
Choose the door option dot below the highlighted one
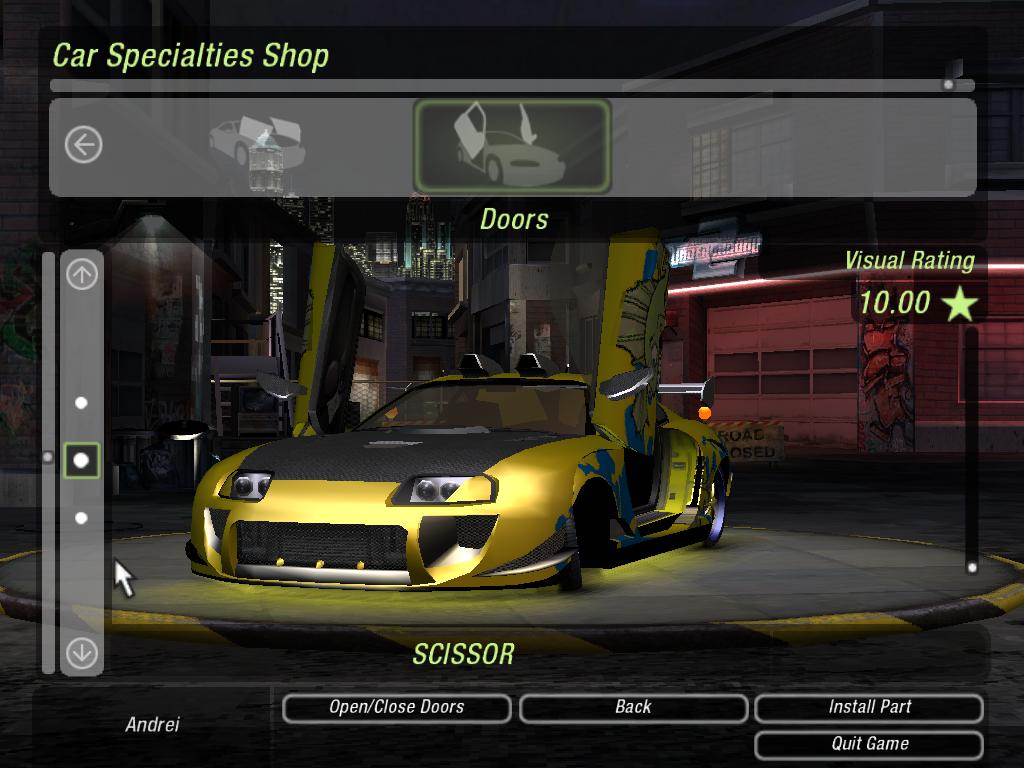(x=82, y=518)
